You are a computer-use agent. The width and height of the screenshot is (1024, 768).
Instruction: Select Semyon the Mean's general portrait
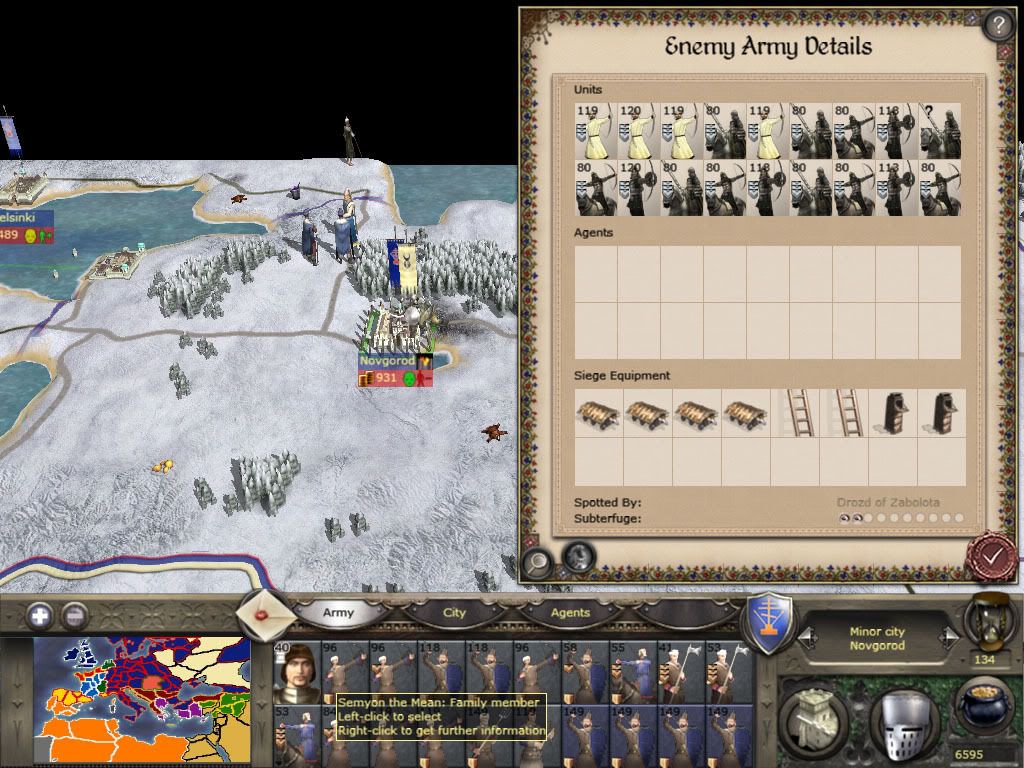(296, 672)
